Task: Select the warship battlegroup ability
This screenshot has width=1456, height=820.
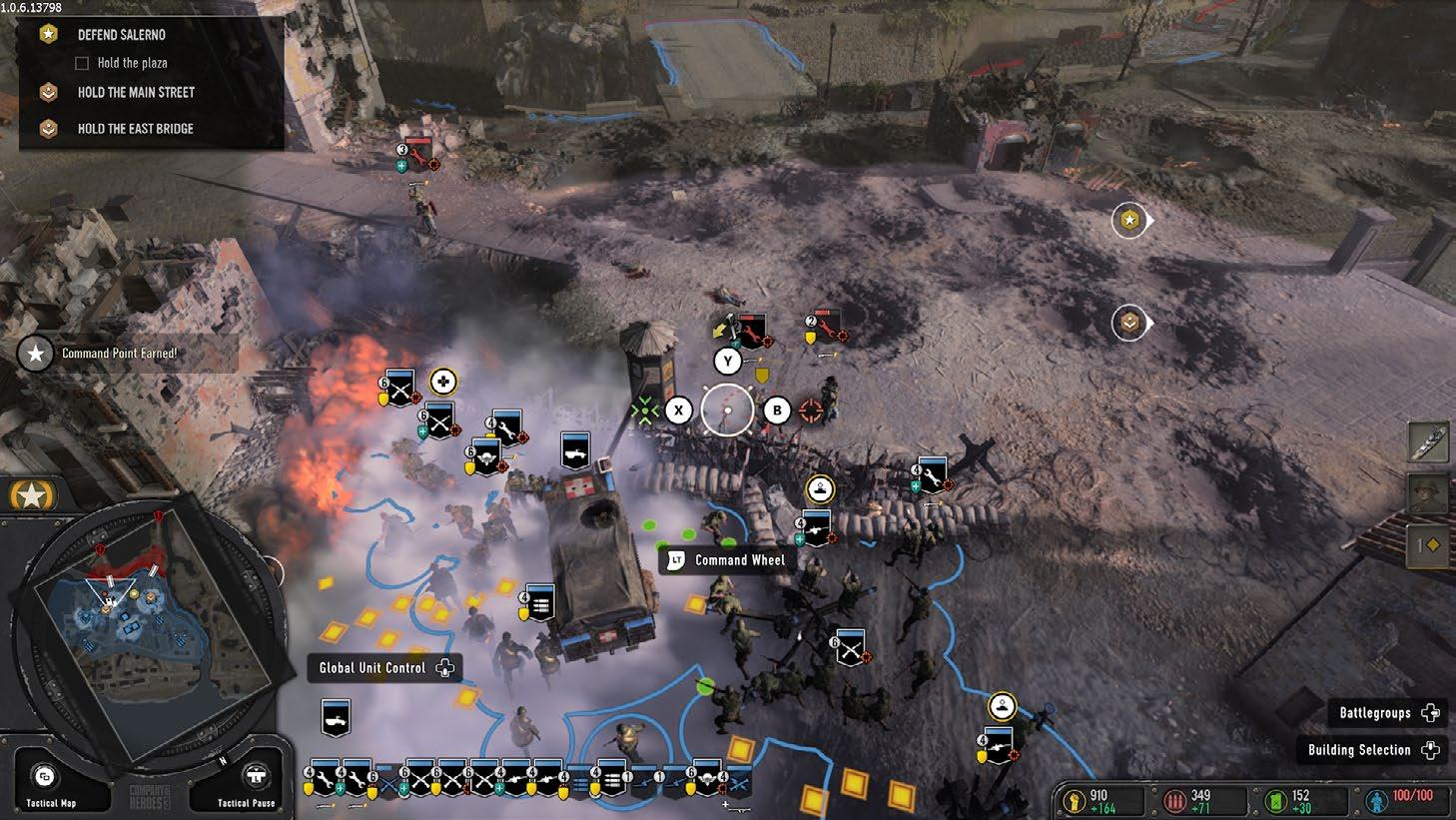Action: tap(1428, 442)
